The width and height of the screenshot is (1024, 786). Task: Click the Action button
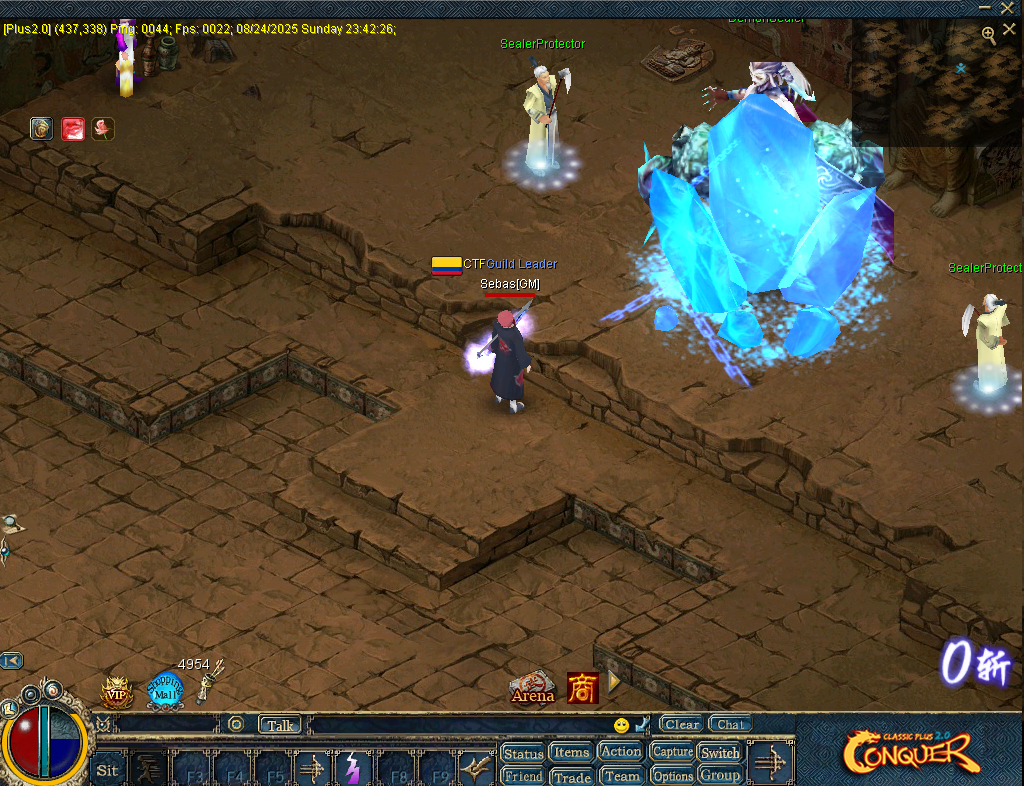point(621,751)
